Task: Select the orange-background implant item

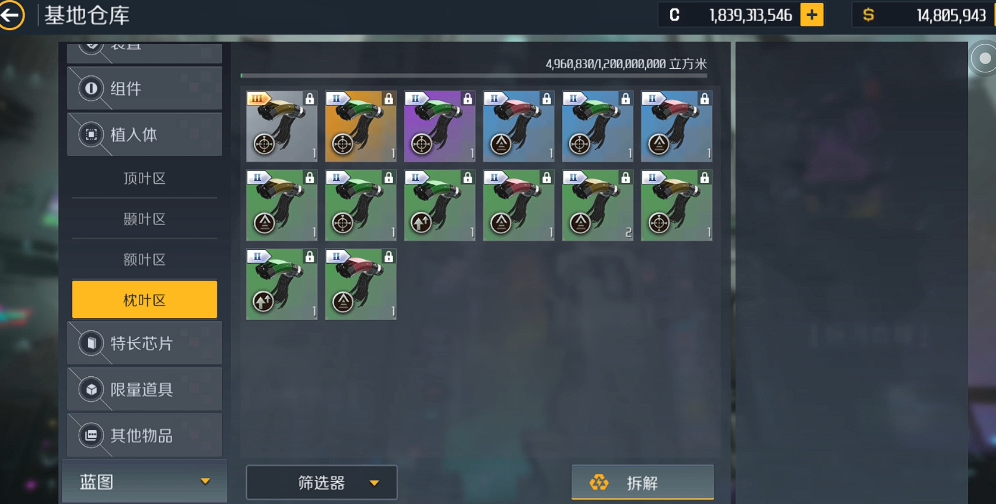Action: pos(361,126)
